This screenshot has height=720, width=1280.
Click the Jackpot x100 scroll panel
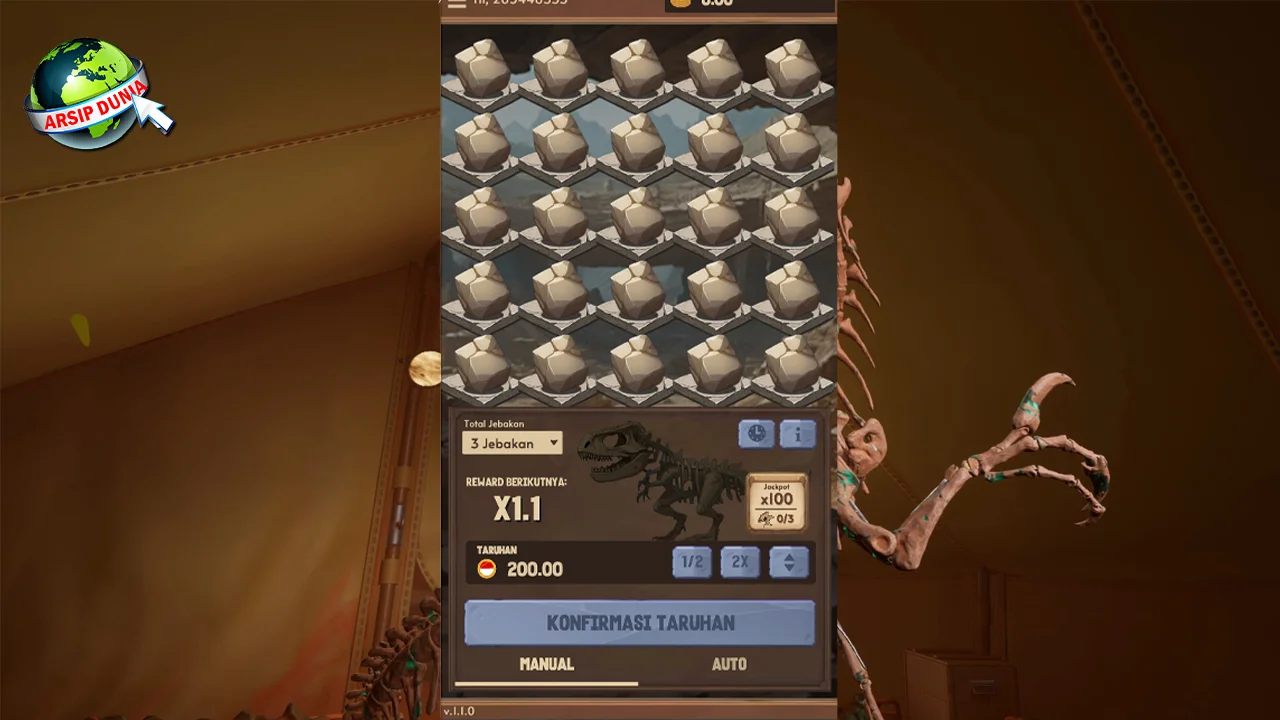(778, 503)
